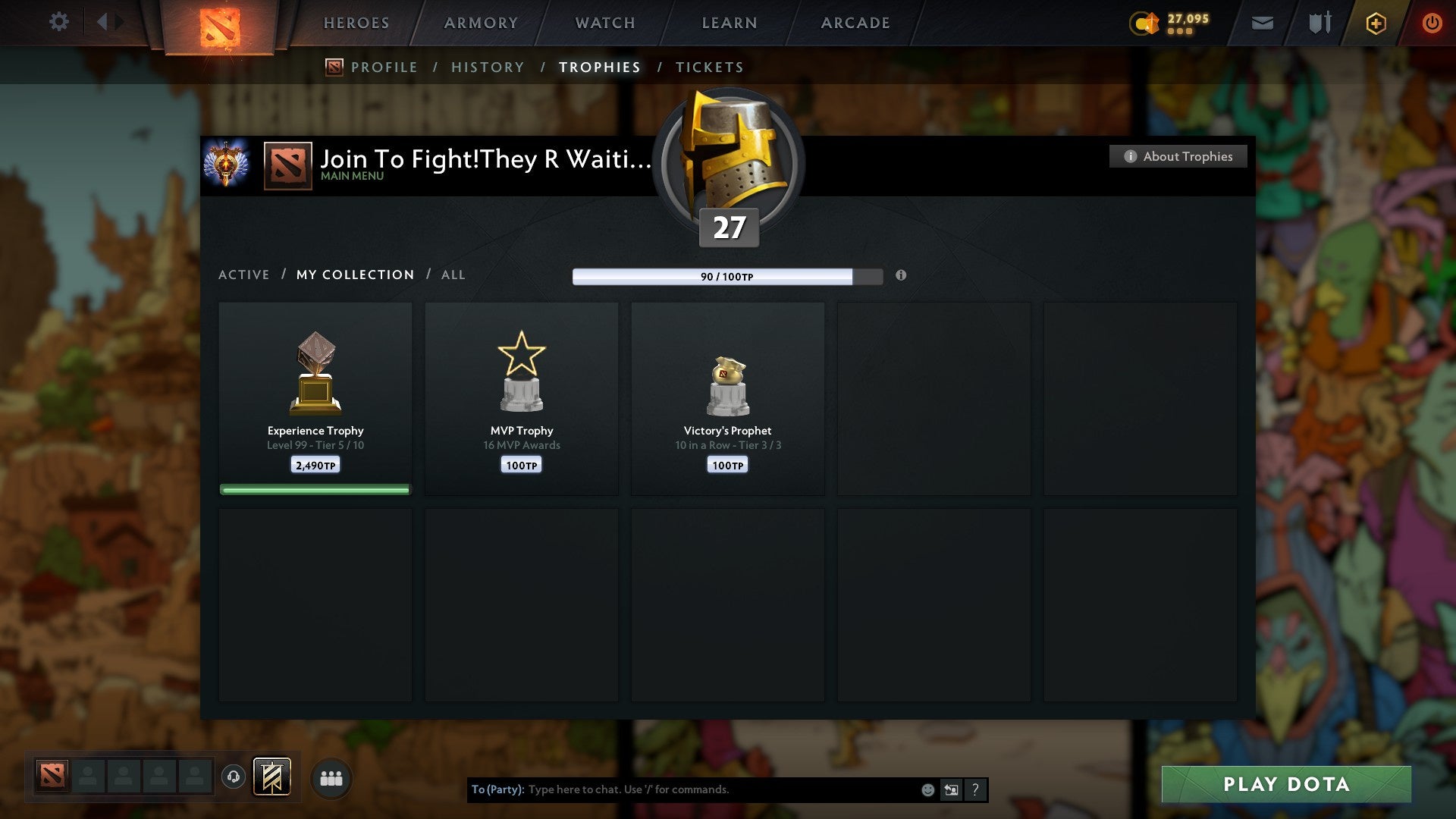Toggle the smiley emoticon in chat bar

(x=927, y=789)
